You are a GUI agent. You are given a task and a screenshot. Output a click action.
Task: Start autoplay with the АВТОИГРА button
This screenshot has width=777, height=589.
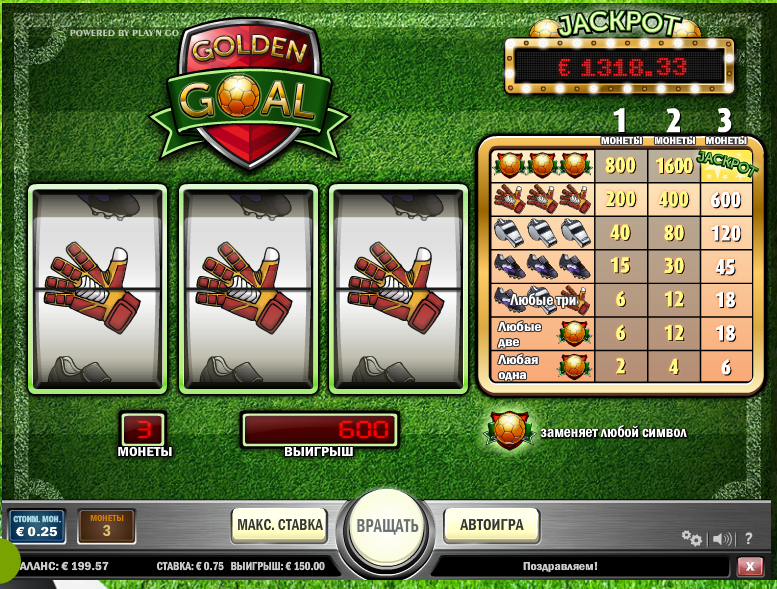[492, 524]
